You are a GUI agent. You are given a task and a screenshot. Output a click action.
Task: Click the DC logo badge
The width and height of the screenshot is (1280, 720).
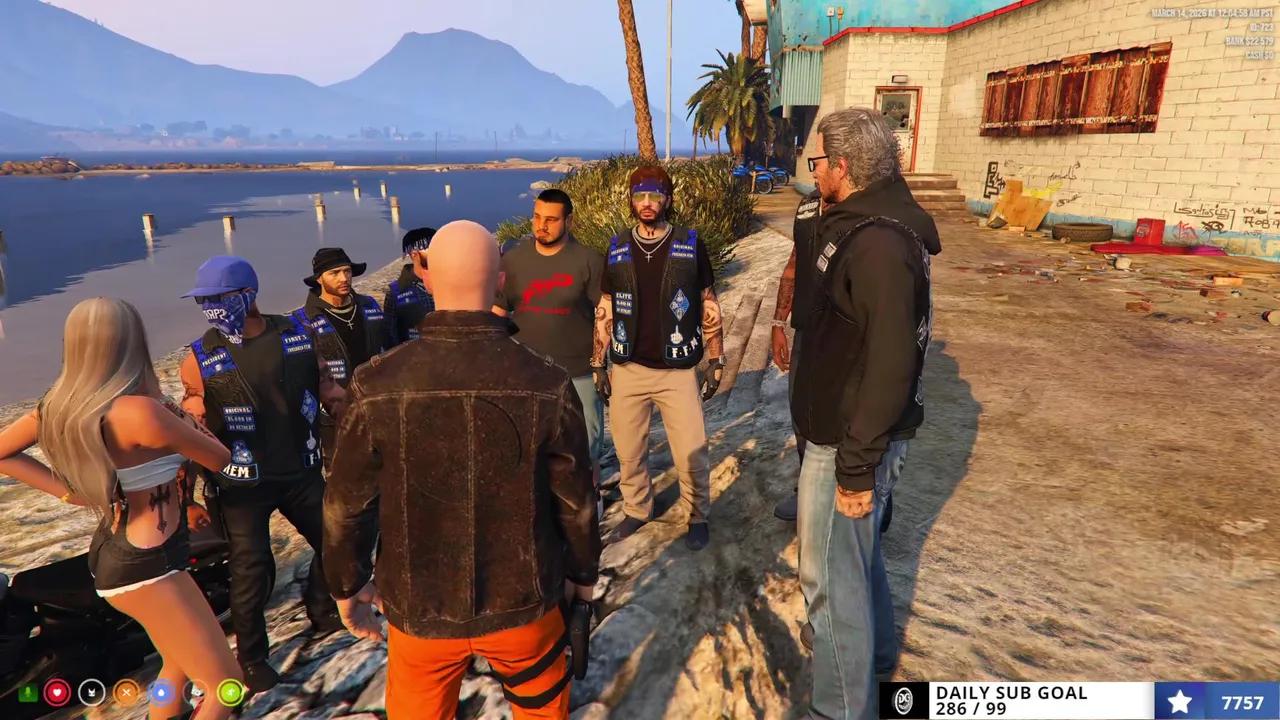(x=905, y=699)
